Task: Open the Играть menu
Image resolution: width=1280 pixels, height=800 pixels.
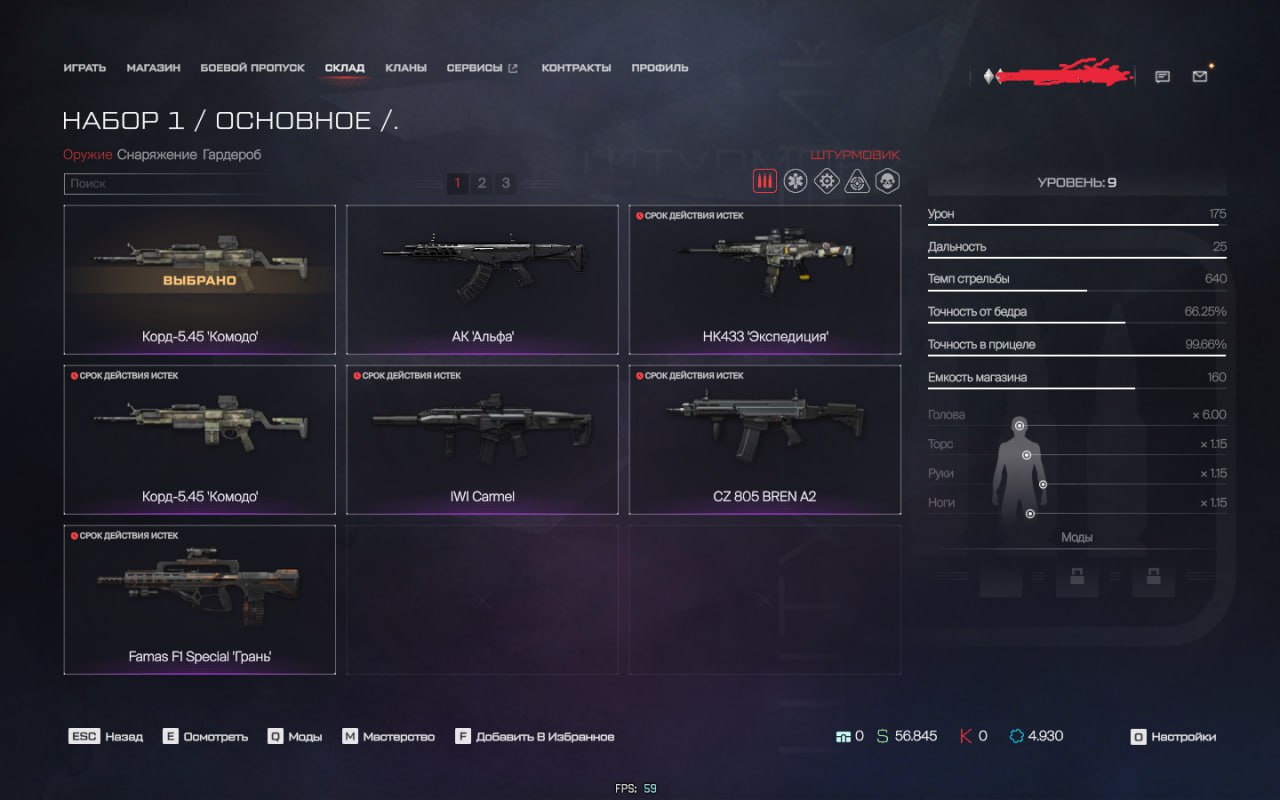Action: pyautogui.click(x=84, y=68)
